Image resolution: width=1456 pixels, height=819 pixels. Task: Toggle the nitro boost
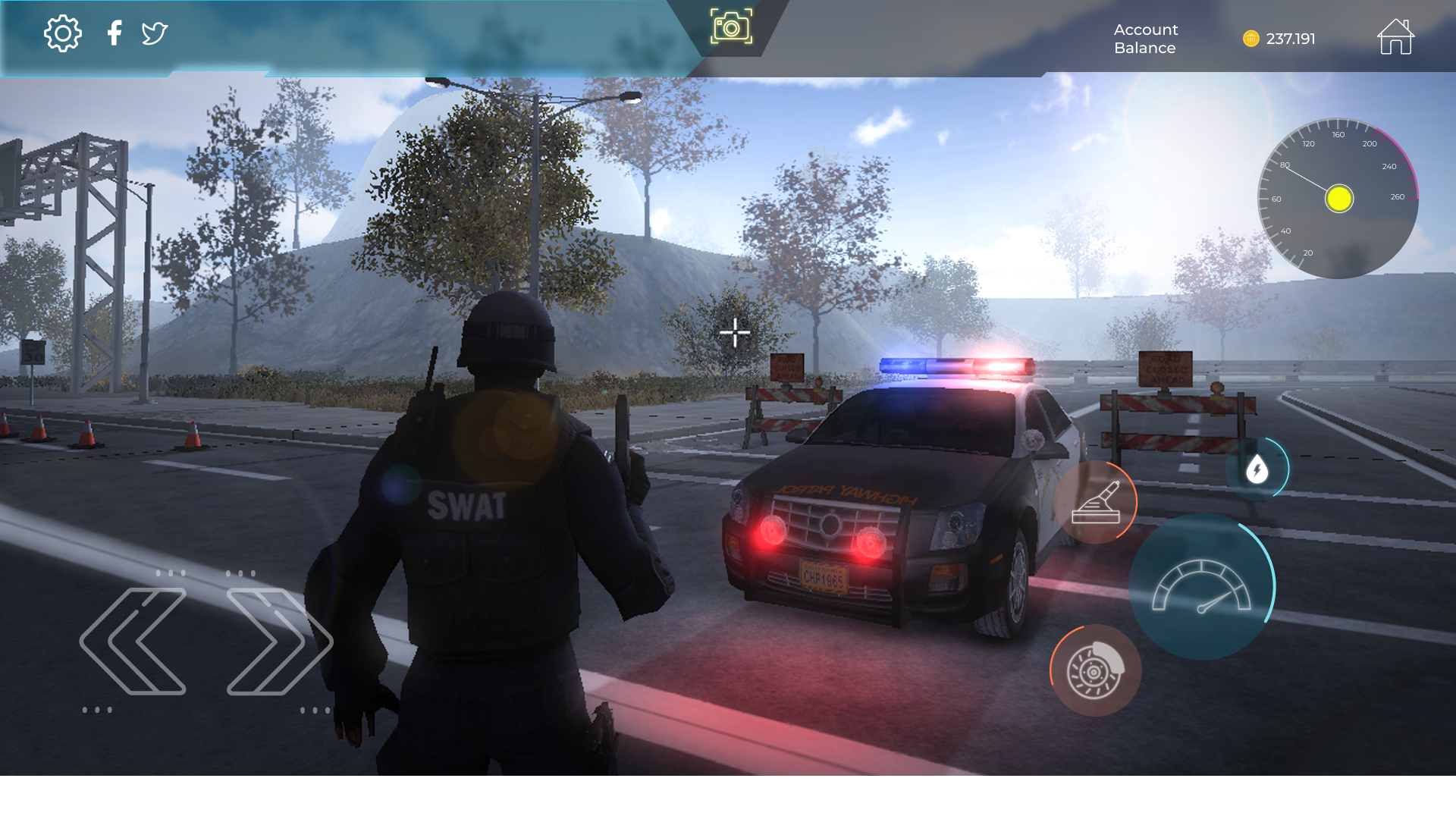tap(1258, 469)
